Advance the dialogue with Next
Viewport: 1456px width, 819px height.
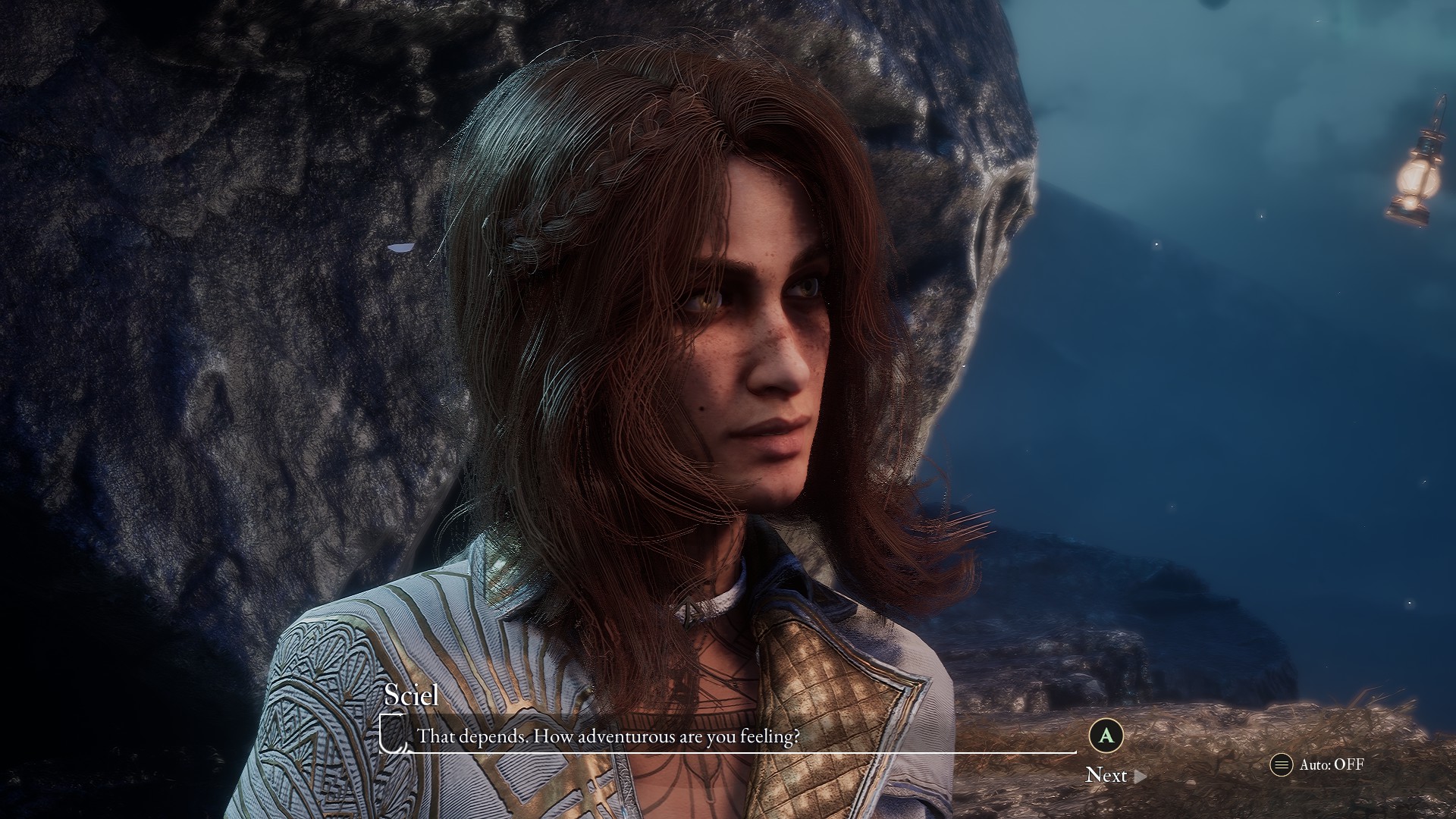pyautogui.click(x=1114, y=775)
